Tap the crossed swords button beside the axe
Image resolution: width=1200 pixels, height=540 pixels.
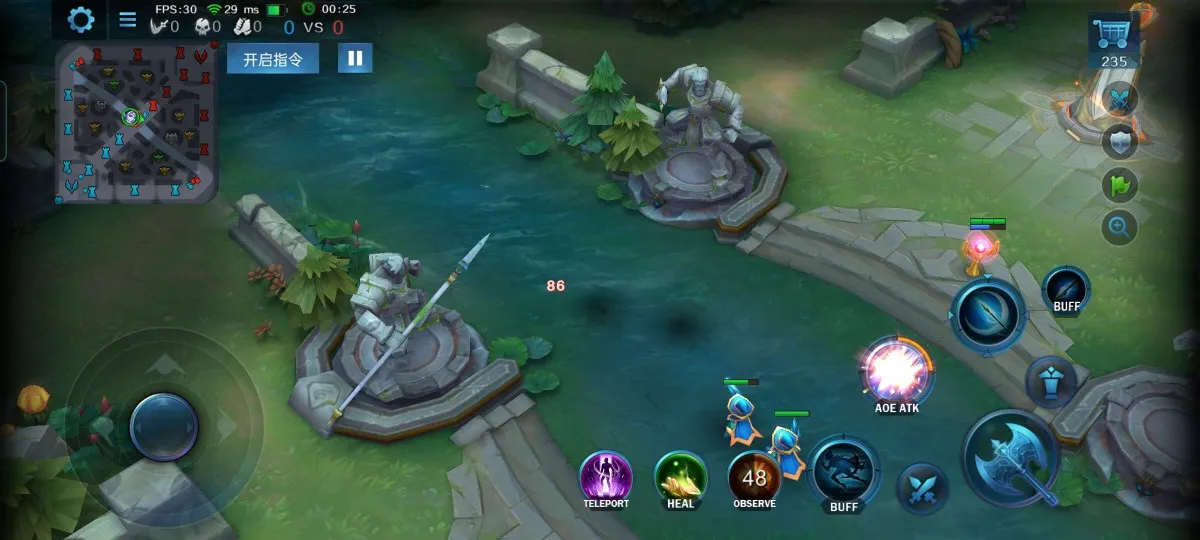922,488
